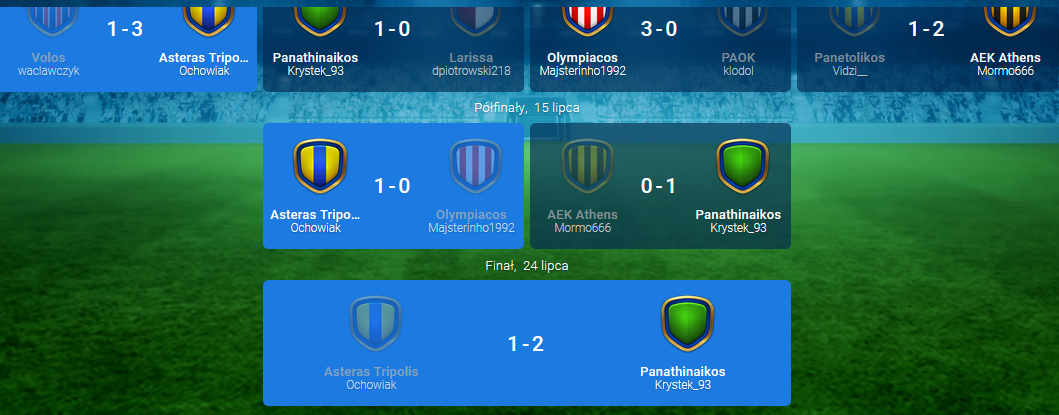Image resolution: width=1059 pixels, height=415 pixels.
Task: Open the AEK Athens vs Panathinaikos semifinal
Action: pos(659,186)
